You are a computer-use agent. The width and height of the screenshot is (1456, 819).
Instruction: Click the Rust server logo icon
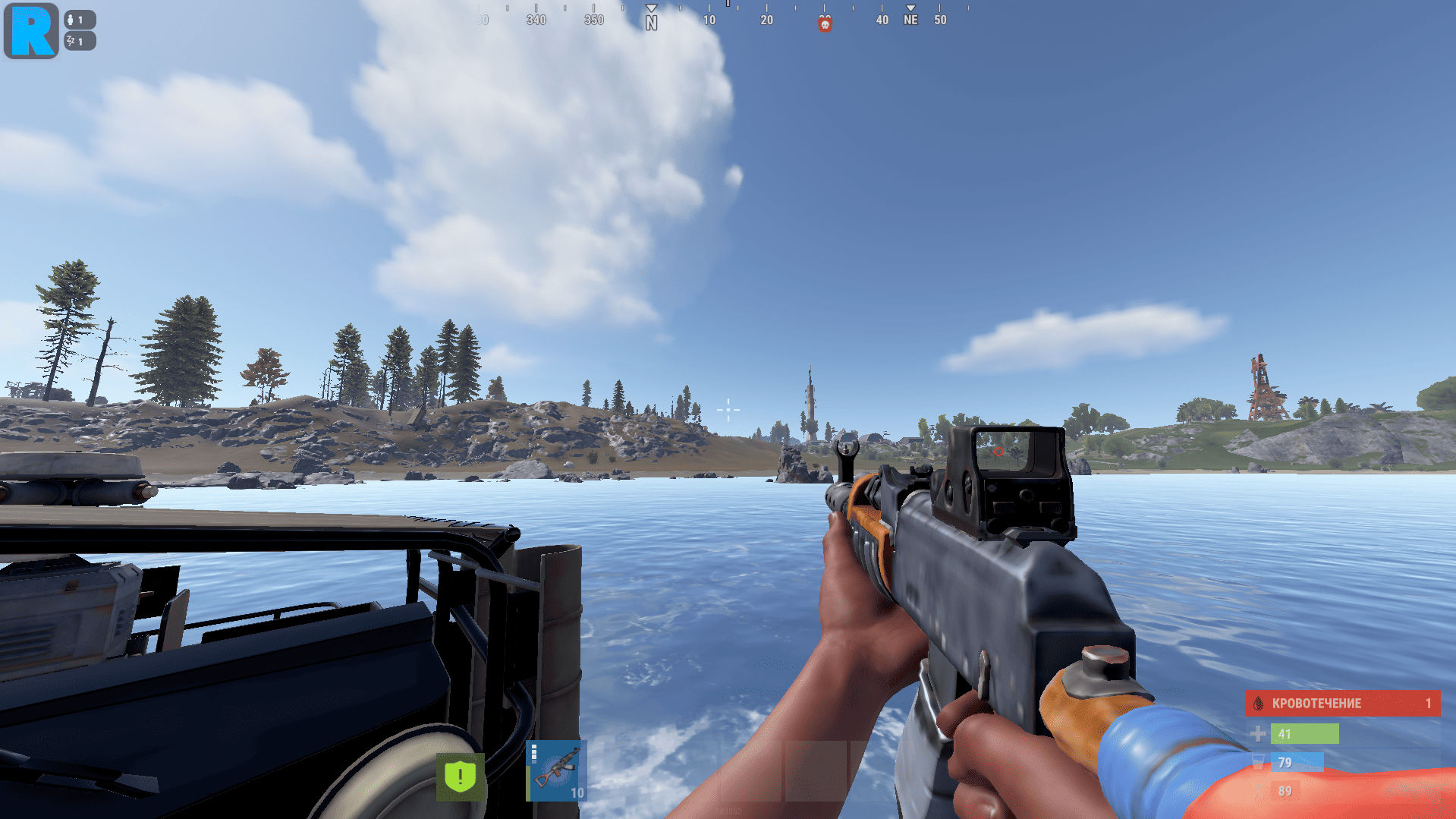[30, 31]
